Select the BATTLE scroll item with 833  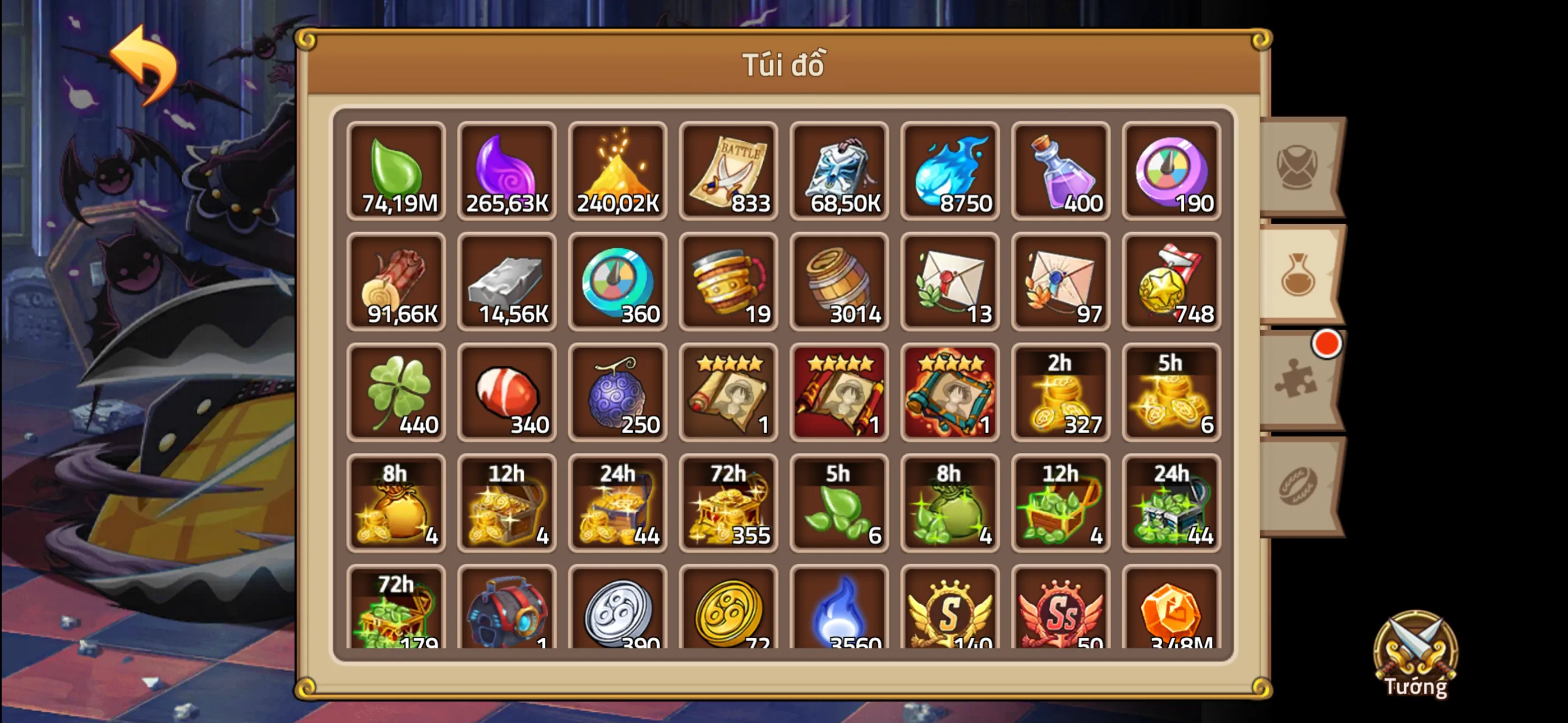tap(728, 172)
